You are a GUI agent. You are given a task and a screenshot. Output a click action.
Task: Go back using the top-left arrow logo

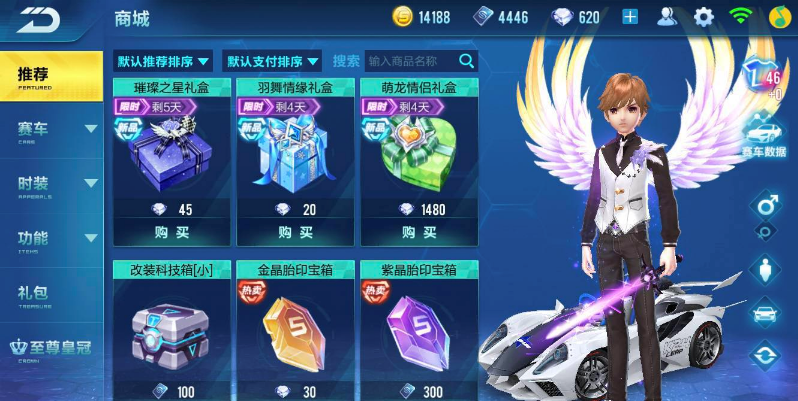click(x=40, y=19)
